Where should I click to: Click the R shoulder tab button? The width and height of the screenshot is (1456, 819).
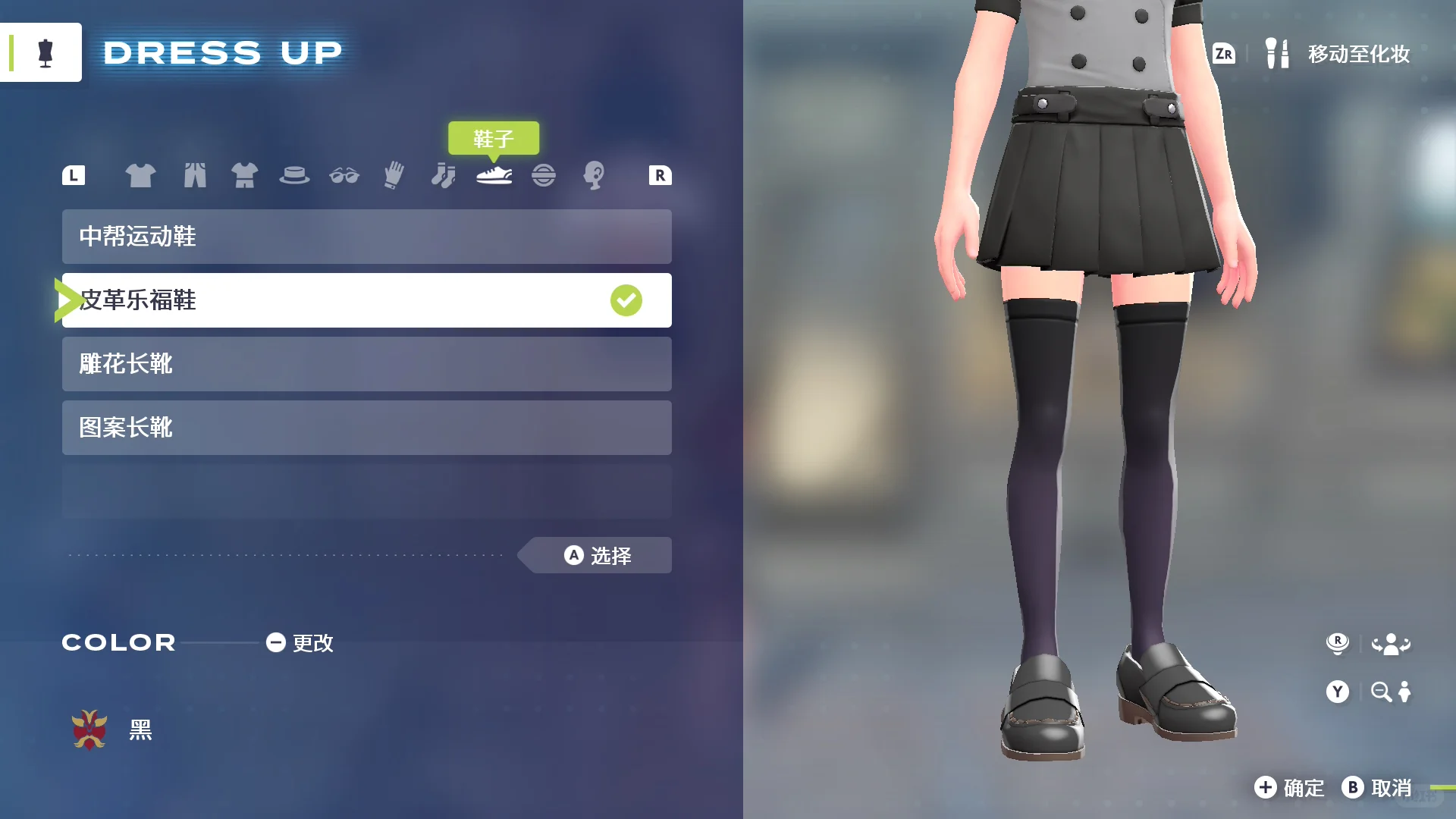pyautogui.click(x=659, y=174)
